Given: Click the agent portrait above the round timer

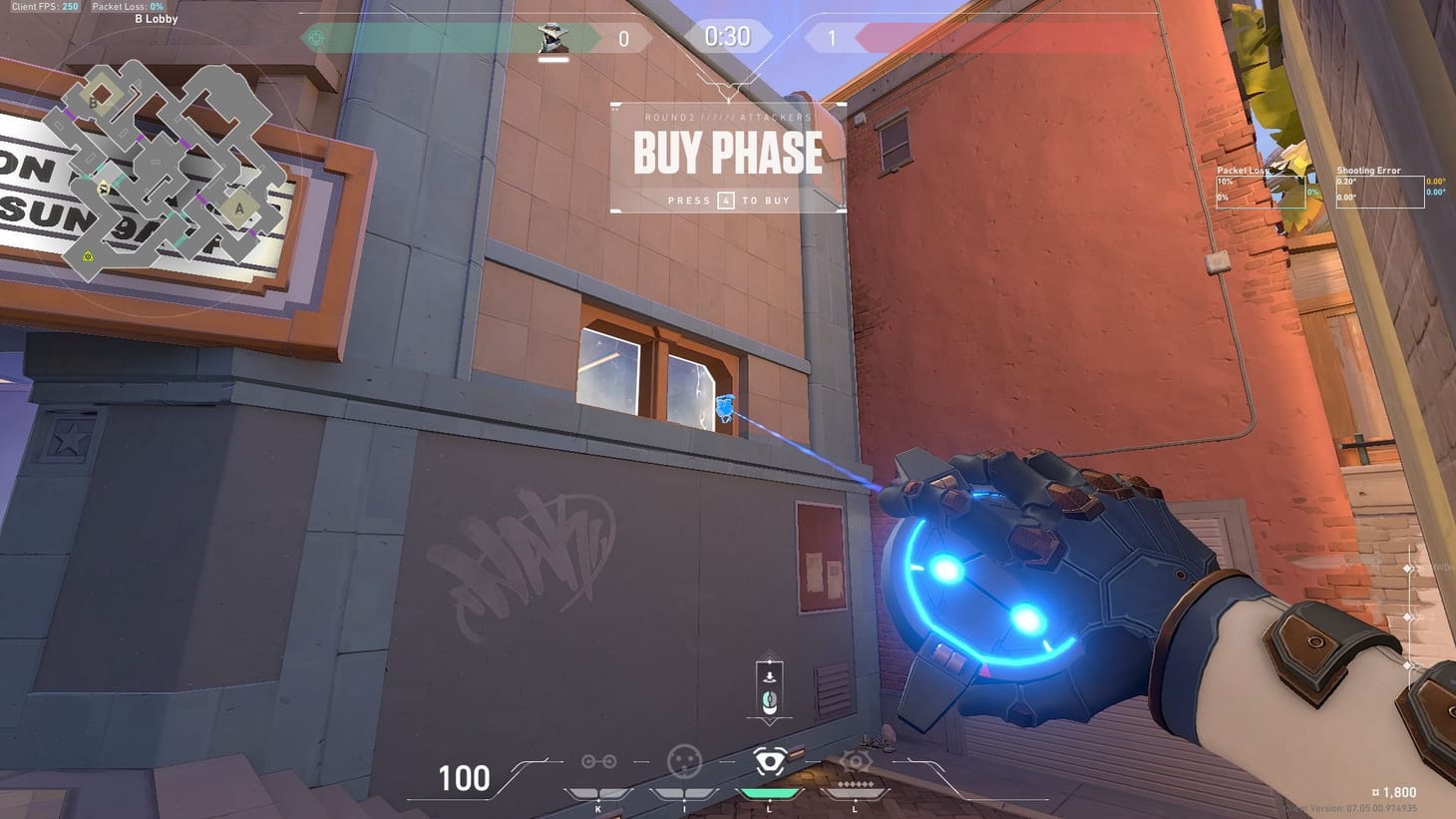Looking at the screenshot, I should coord(552,37).
